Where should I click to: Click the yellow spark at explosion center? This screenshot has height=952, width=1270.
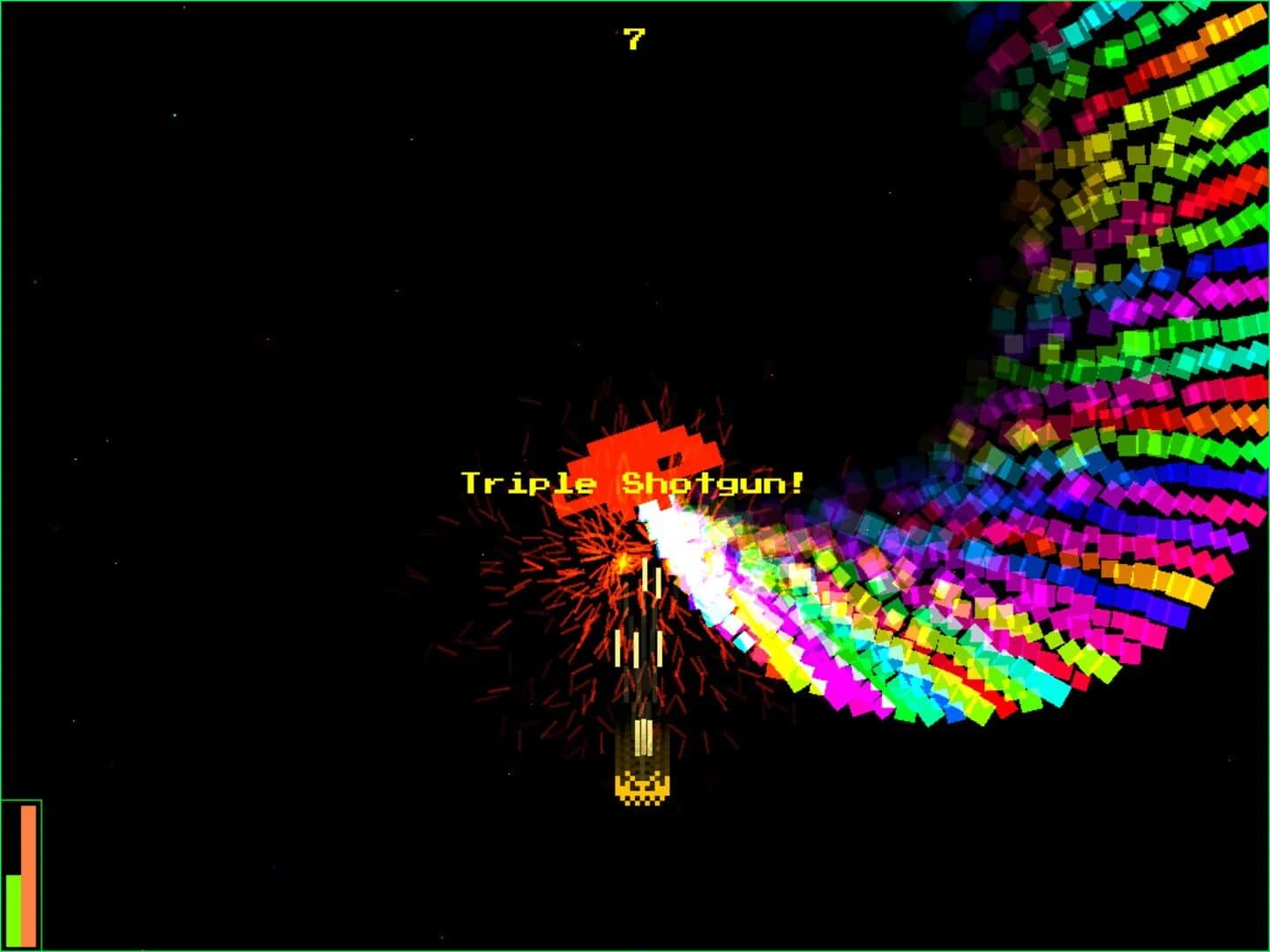[x=625, y=560]
